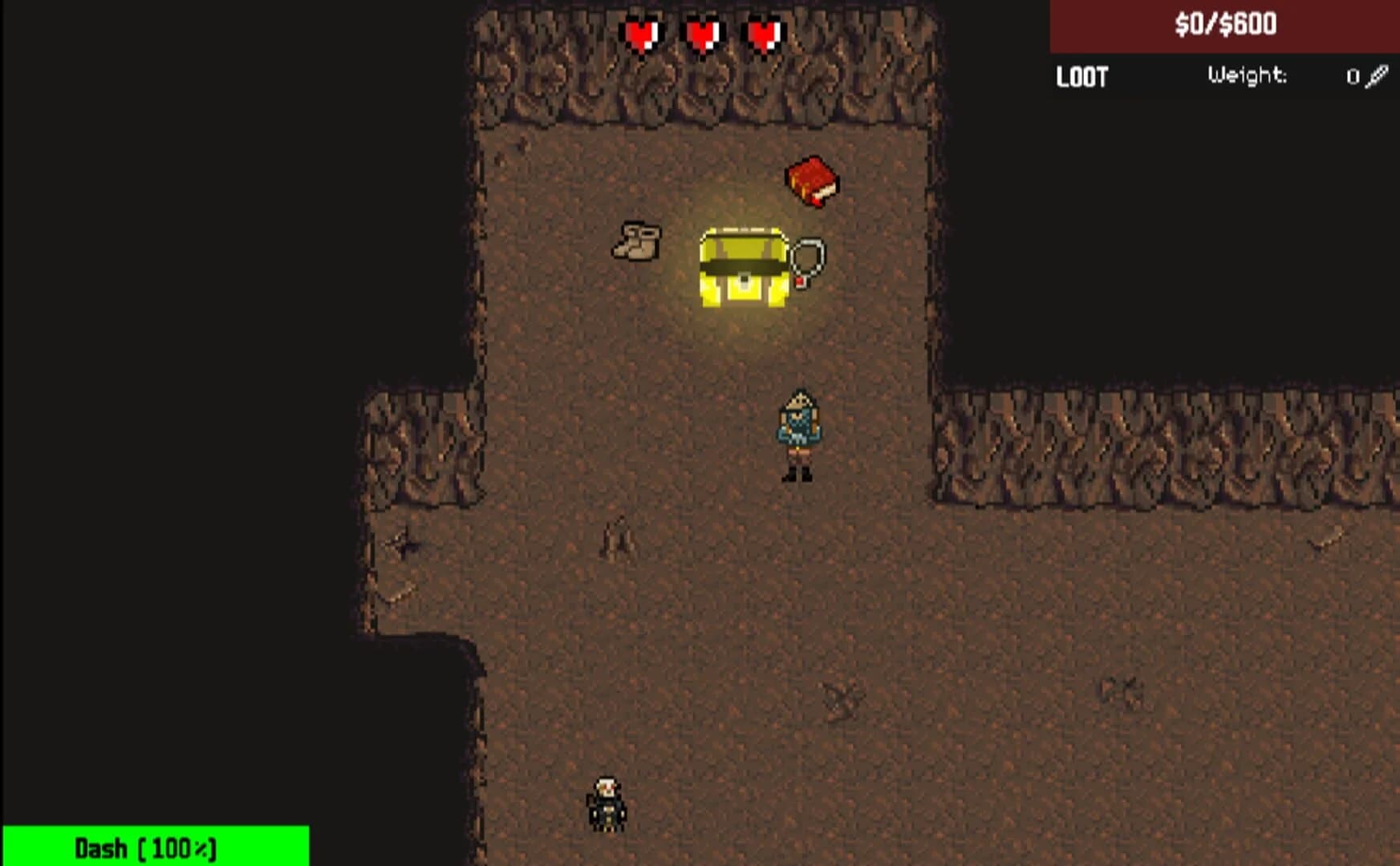Click the Dash charge bar
This screenshot has width=1400, height=866.
(x=144, y=848)
